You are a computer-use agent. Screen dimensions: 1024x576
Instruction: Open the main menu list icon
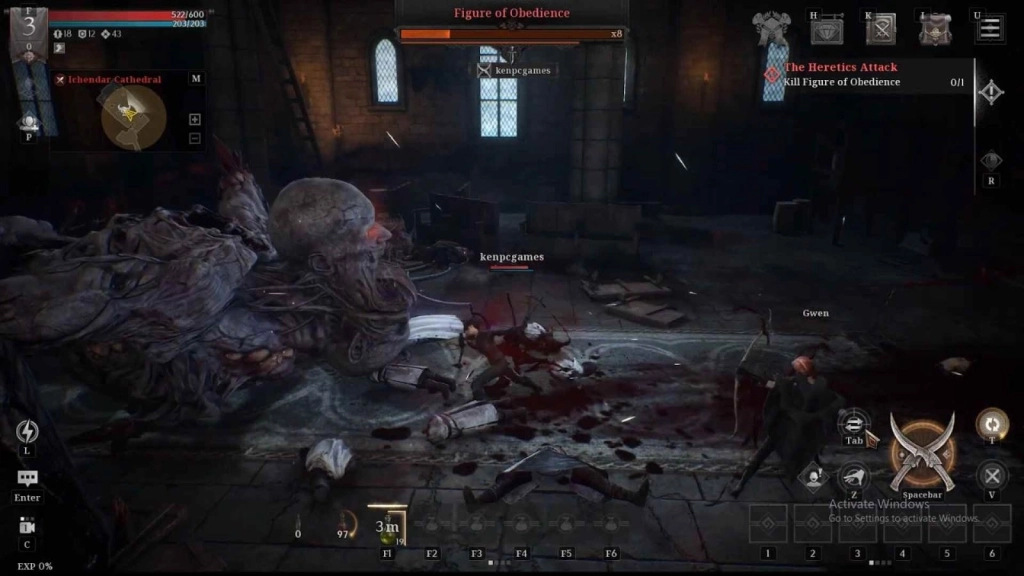[x=990, y=29]
